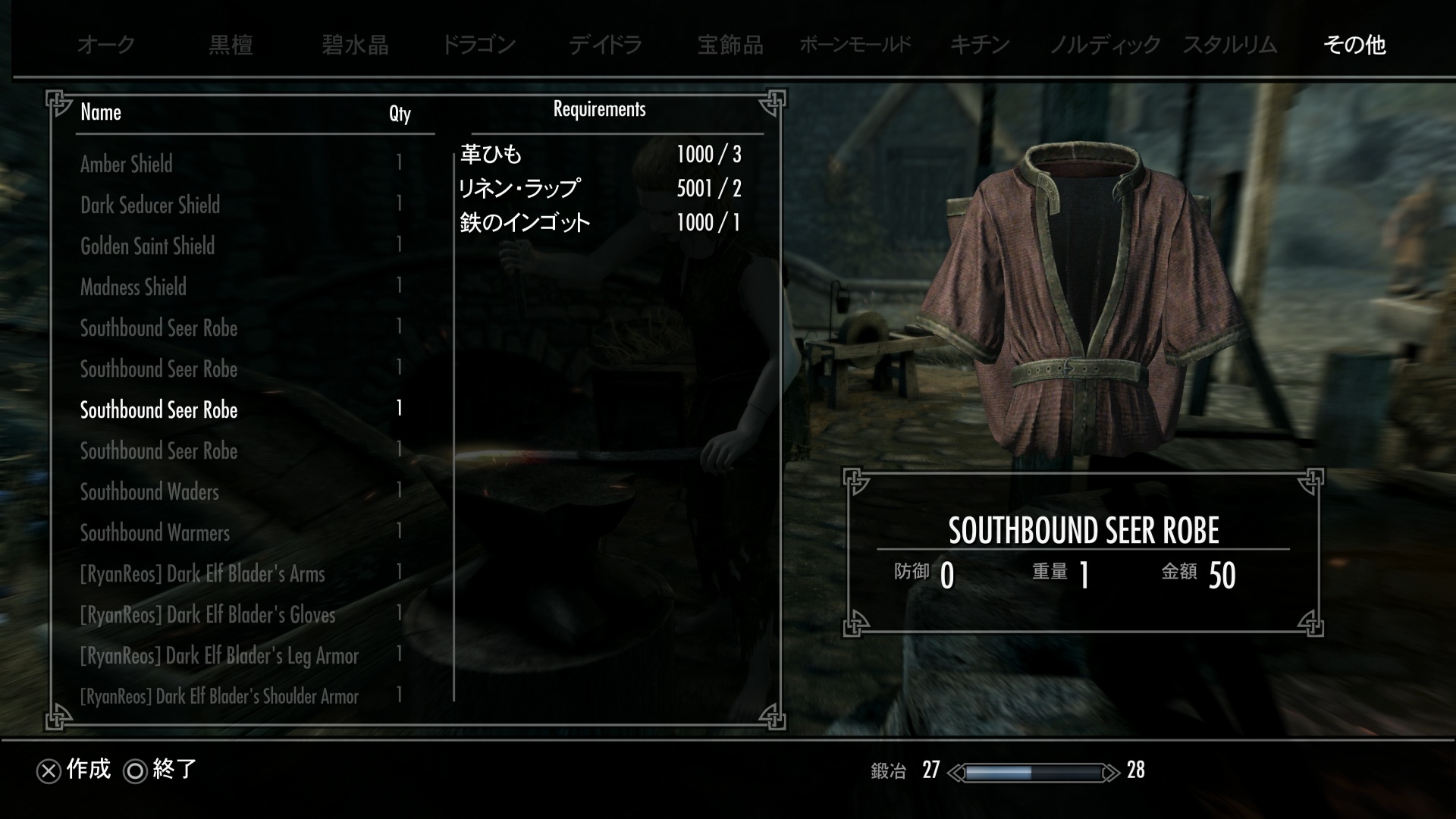Sort the list by Name header

click(x=101, y=112)
